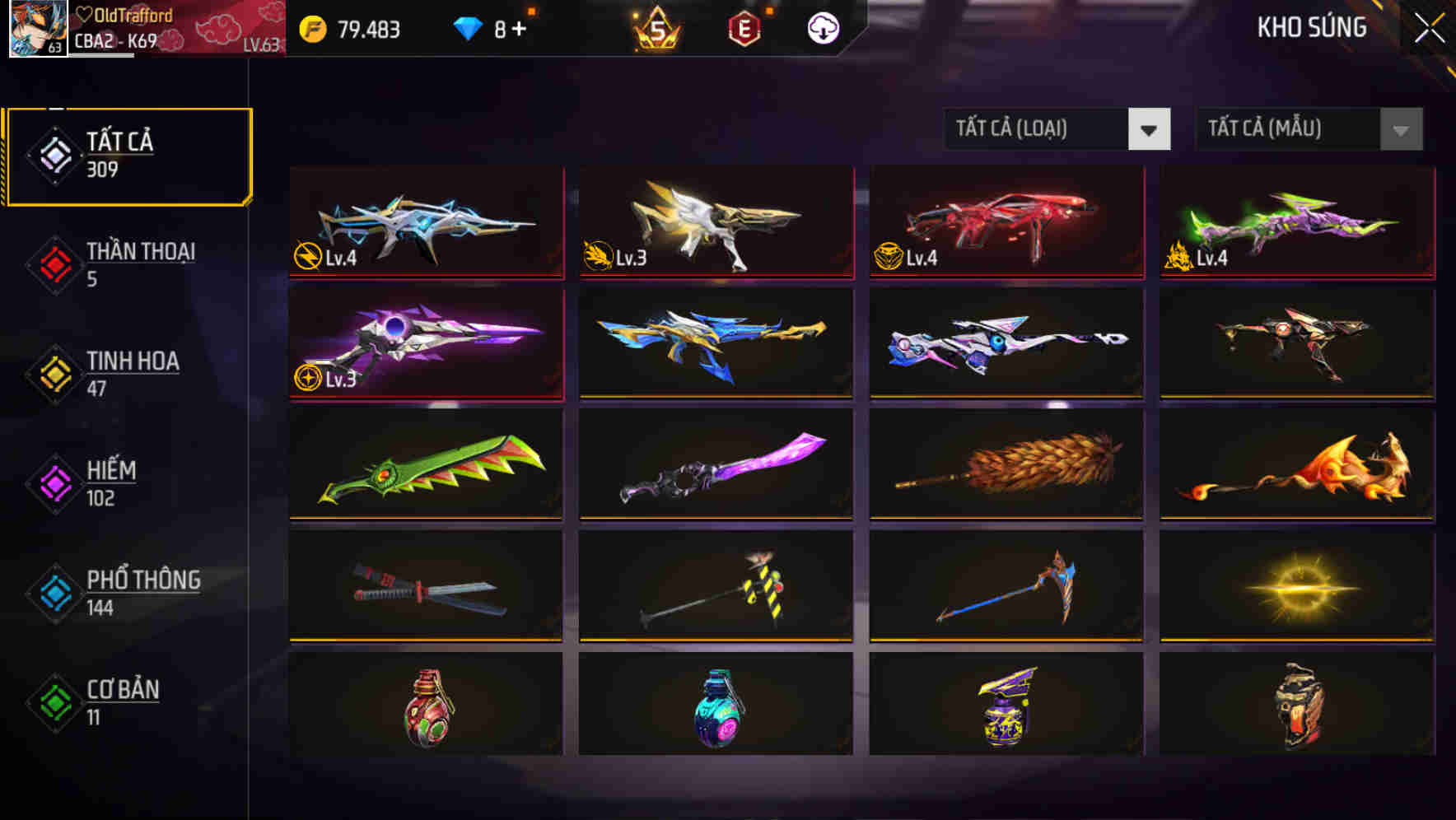Open the TẤT CẢ (MẪU) filter dropdown

coord(1289,129)
